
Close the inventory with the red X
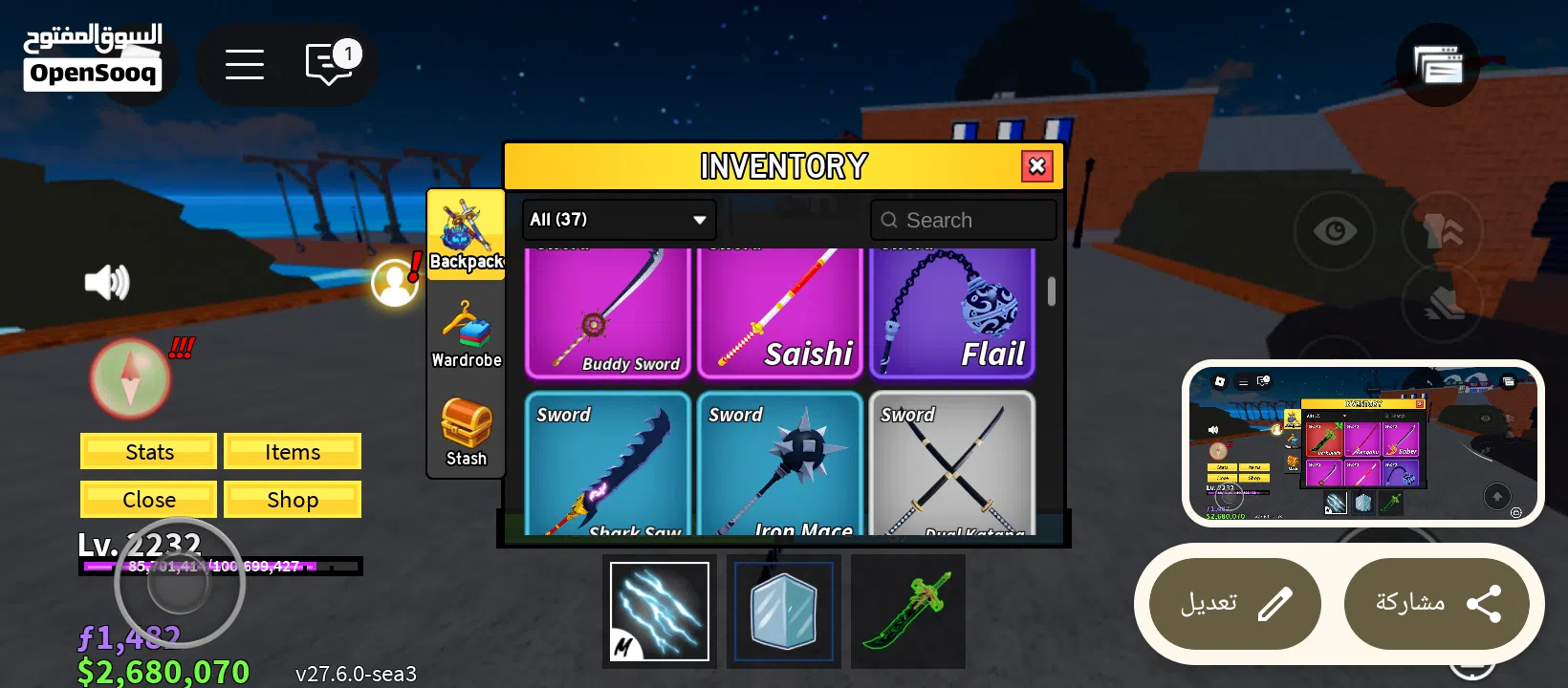1036,166
